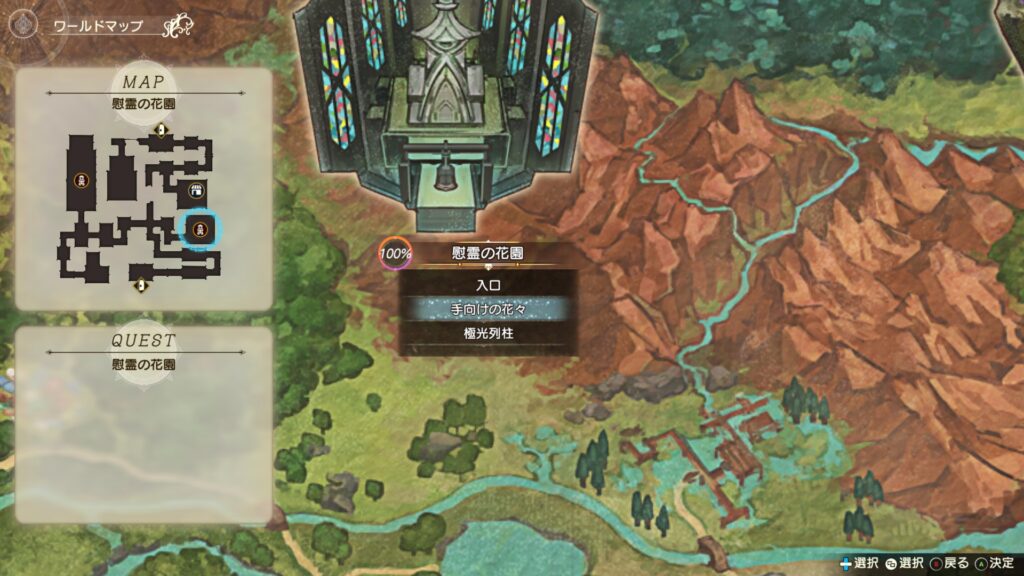Screen dimensions: 1024x576
Task: Click the highlighted landmark marker on the minimap
Action: click(x=200, y=229)
